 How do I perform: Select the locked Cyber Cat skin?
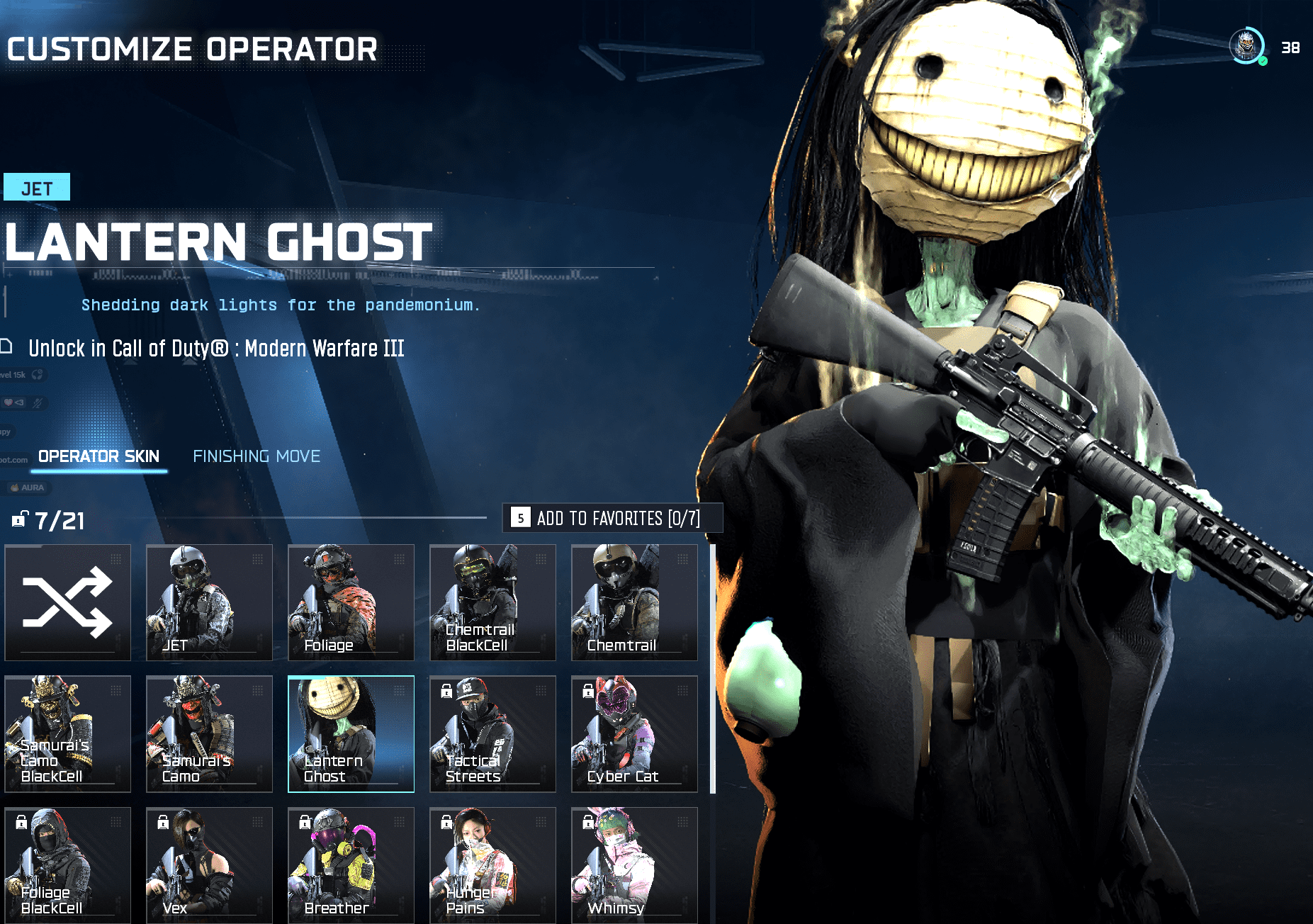(634, 733)
